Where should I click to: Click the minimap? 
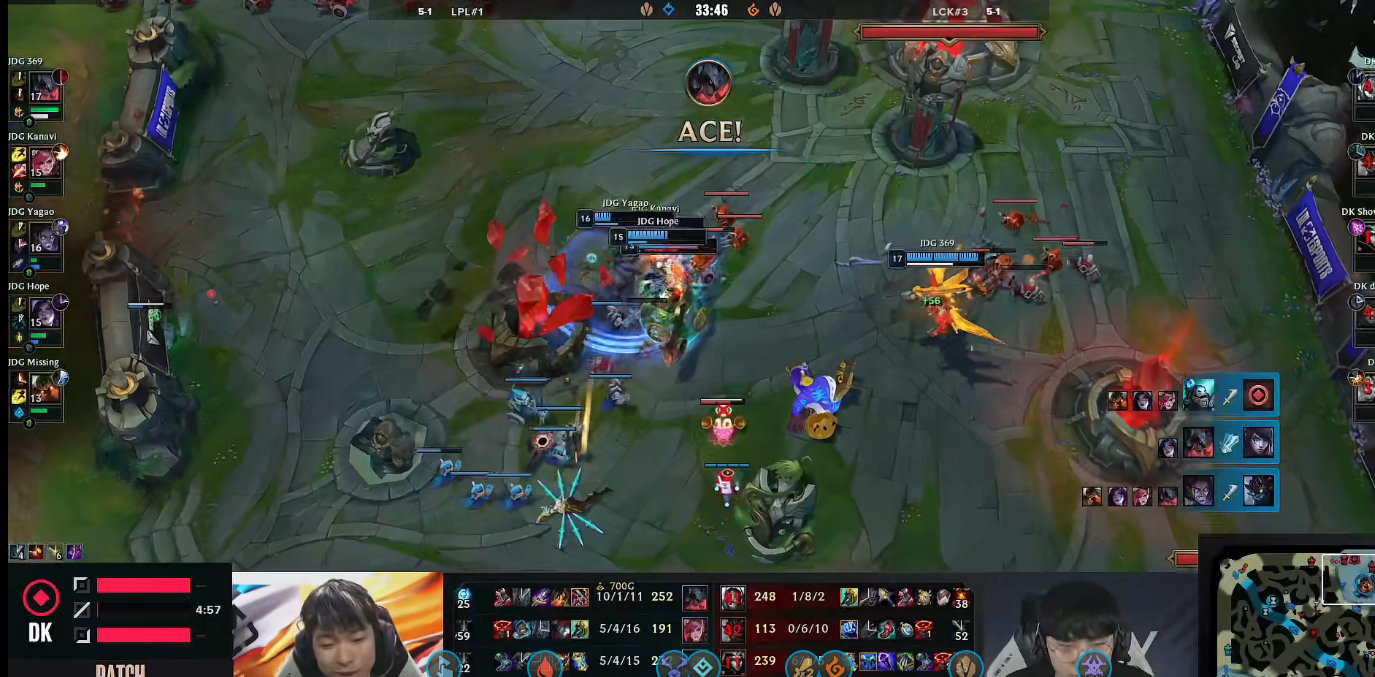(1296, 612)
